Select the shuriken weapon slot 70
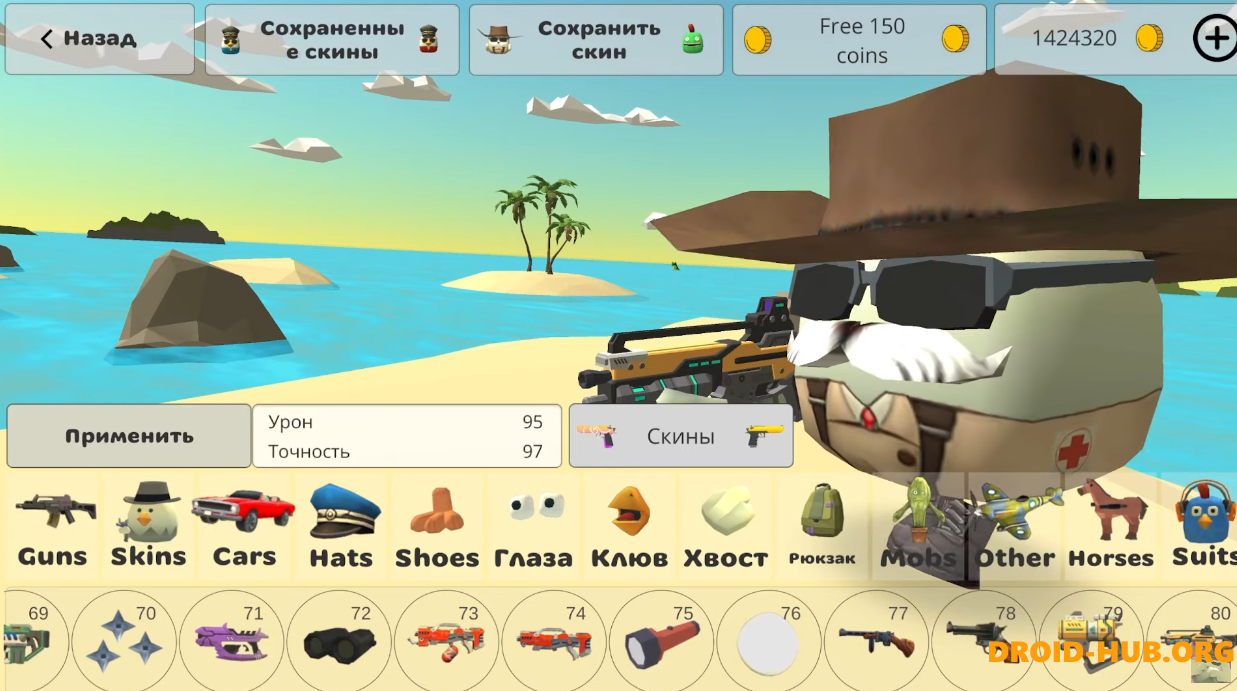 click(125, 641)
